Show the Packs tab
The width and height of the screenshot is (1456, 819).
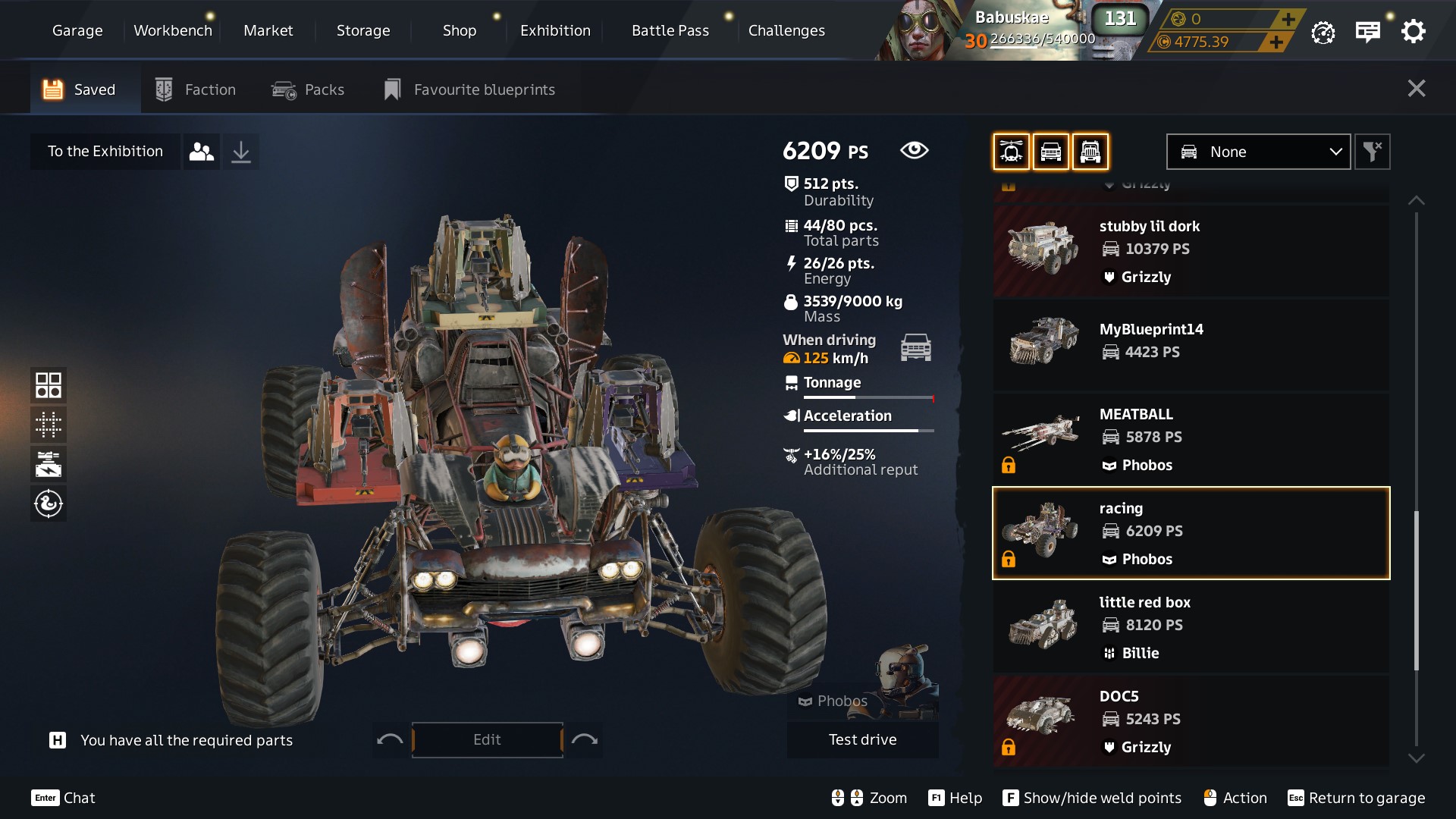[308, 89]
